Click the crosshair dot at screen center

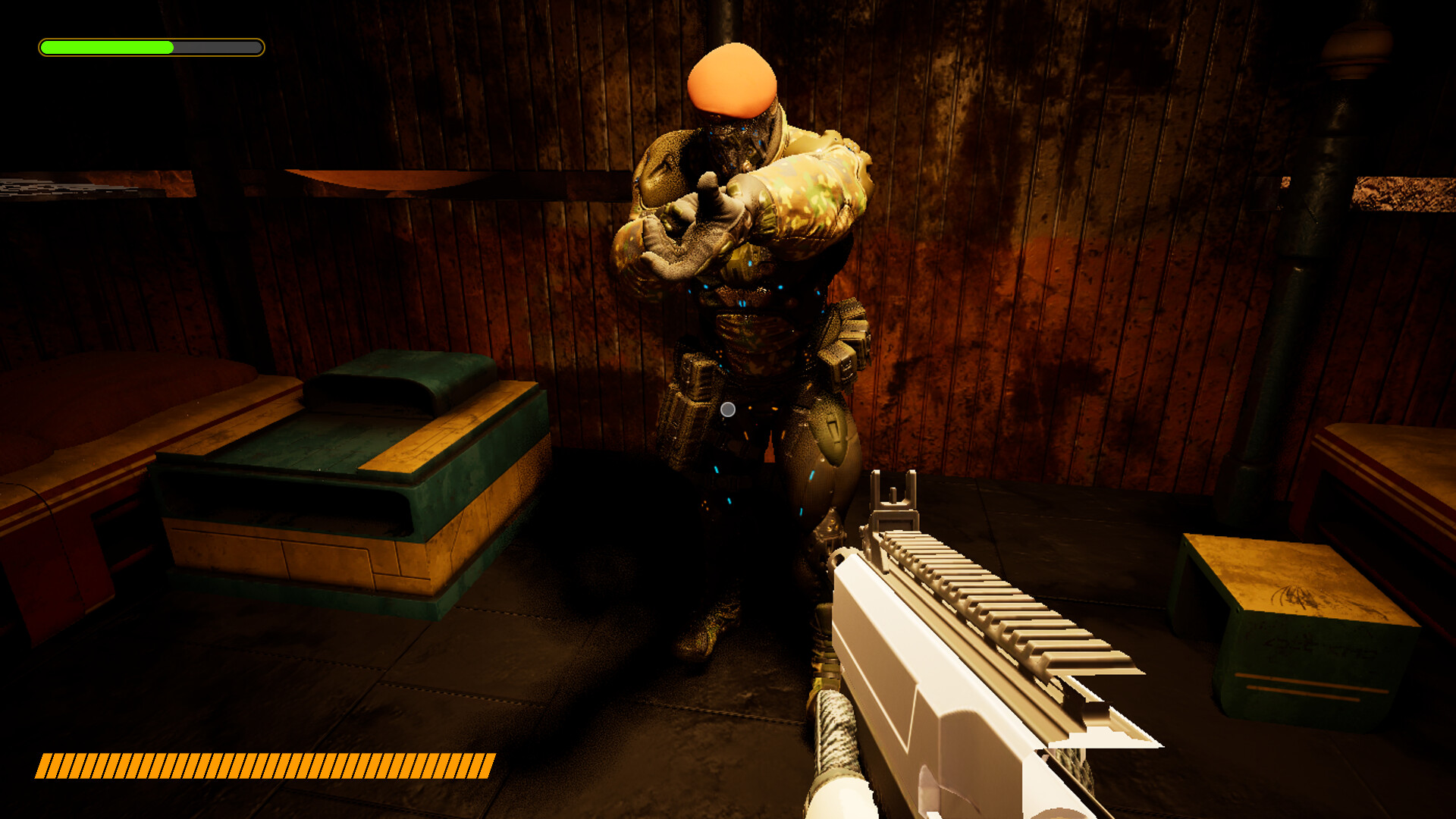coord(728,409)
